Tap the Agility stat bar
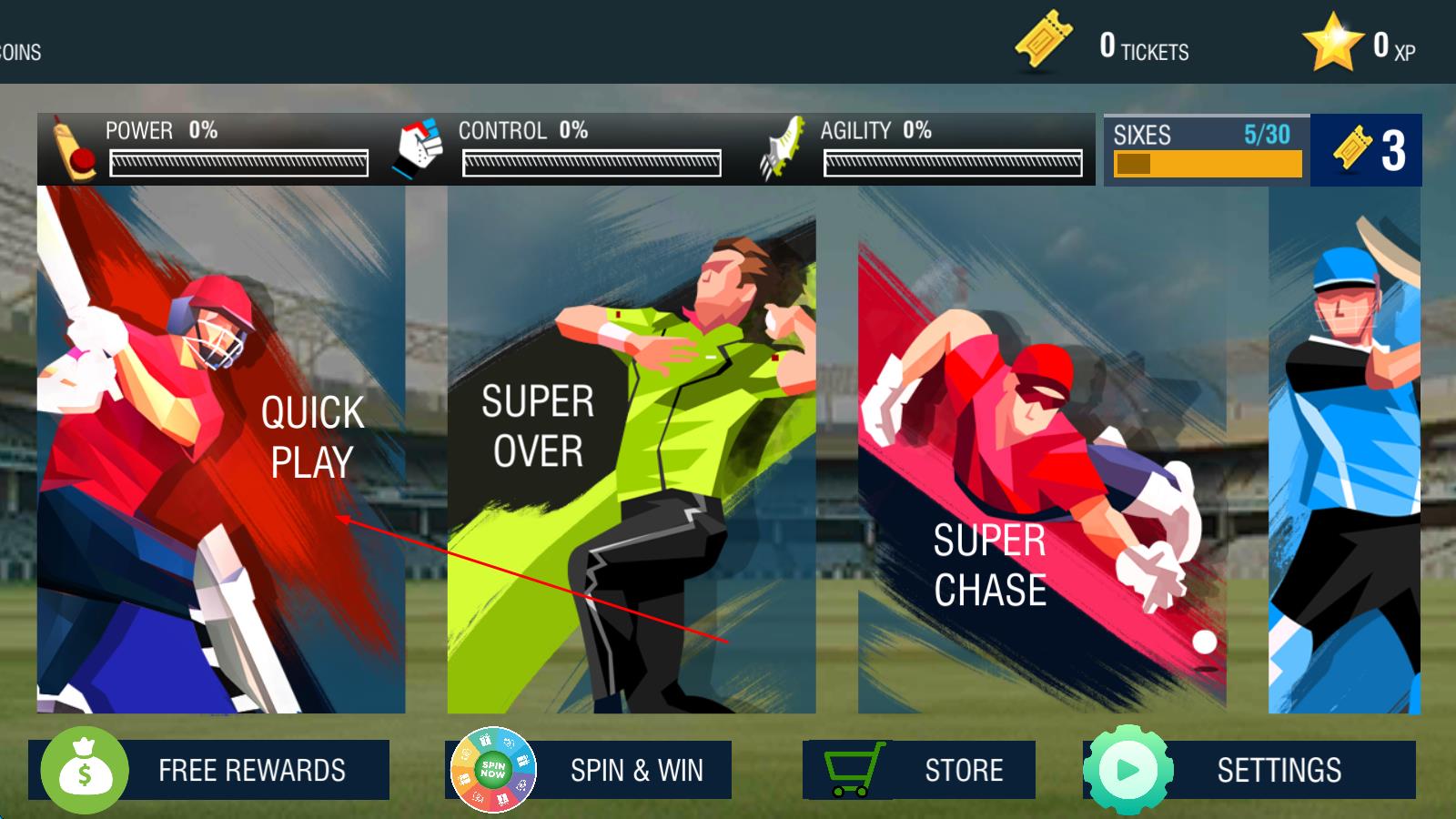1456x819 pixels. point(953,163)
